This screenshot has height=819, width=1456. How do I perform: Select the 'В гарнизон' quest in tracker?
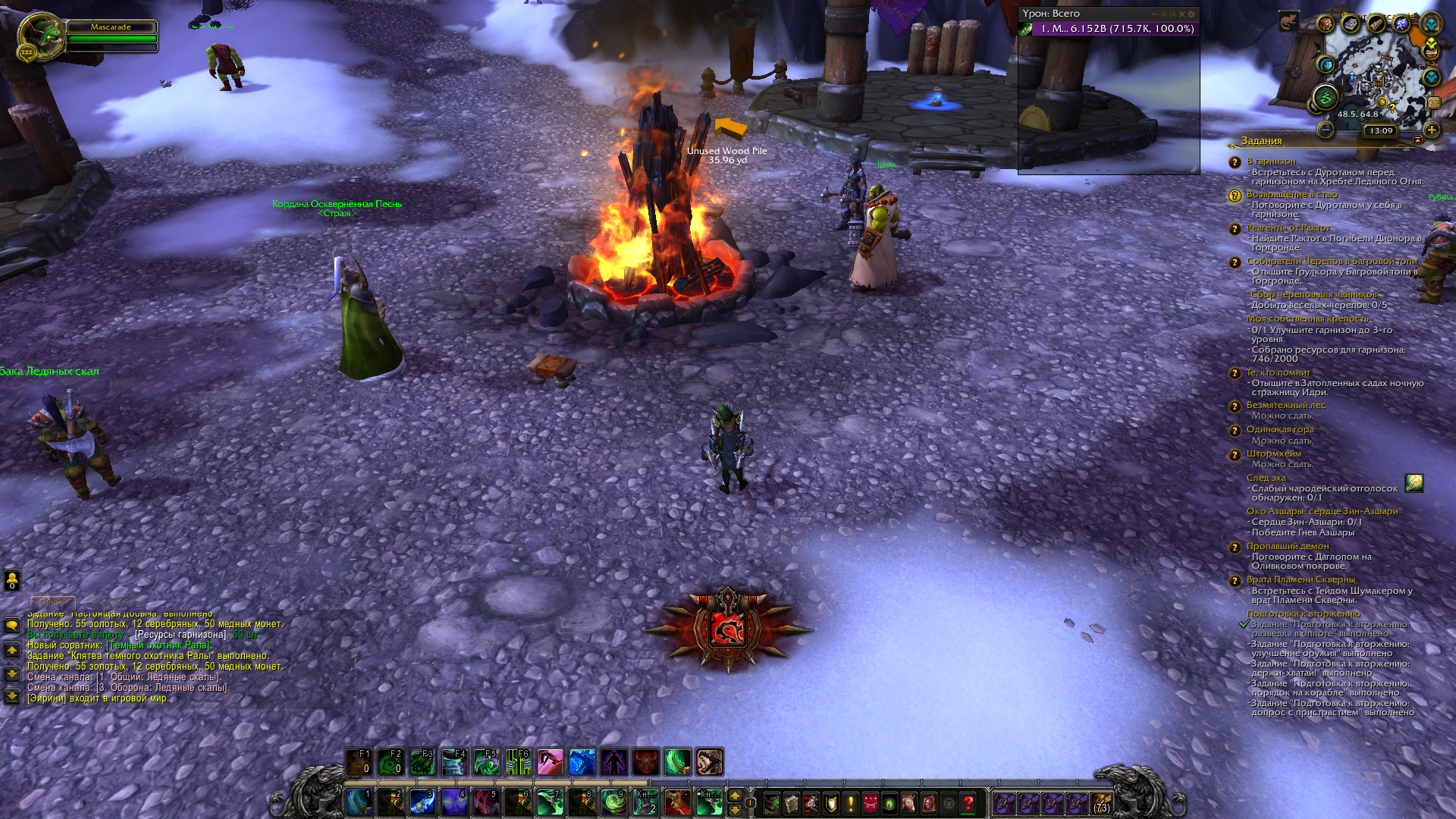point(1271,161)
